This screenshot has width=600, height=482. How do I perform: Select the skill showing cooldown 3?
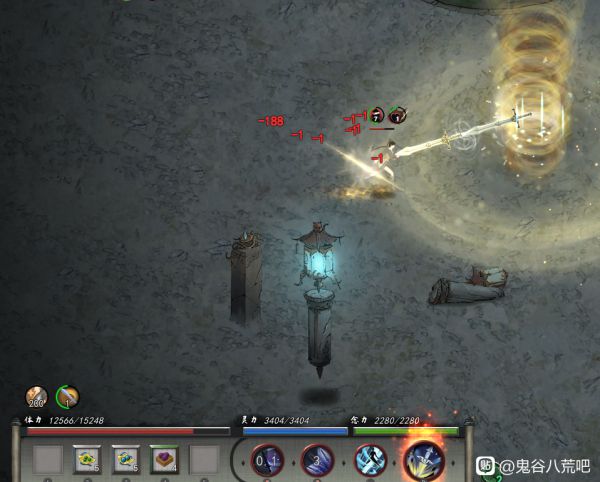coord(317,461)
